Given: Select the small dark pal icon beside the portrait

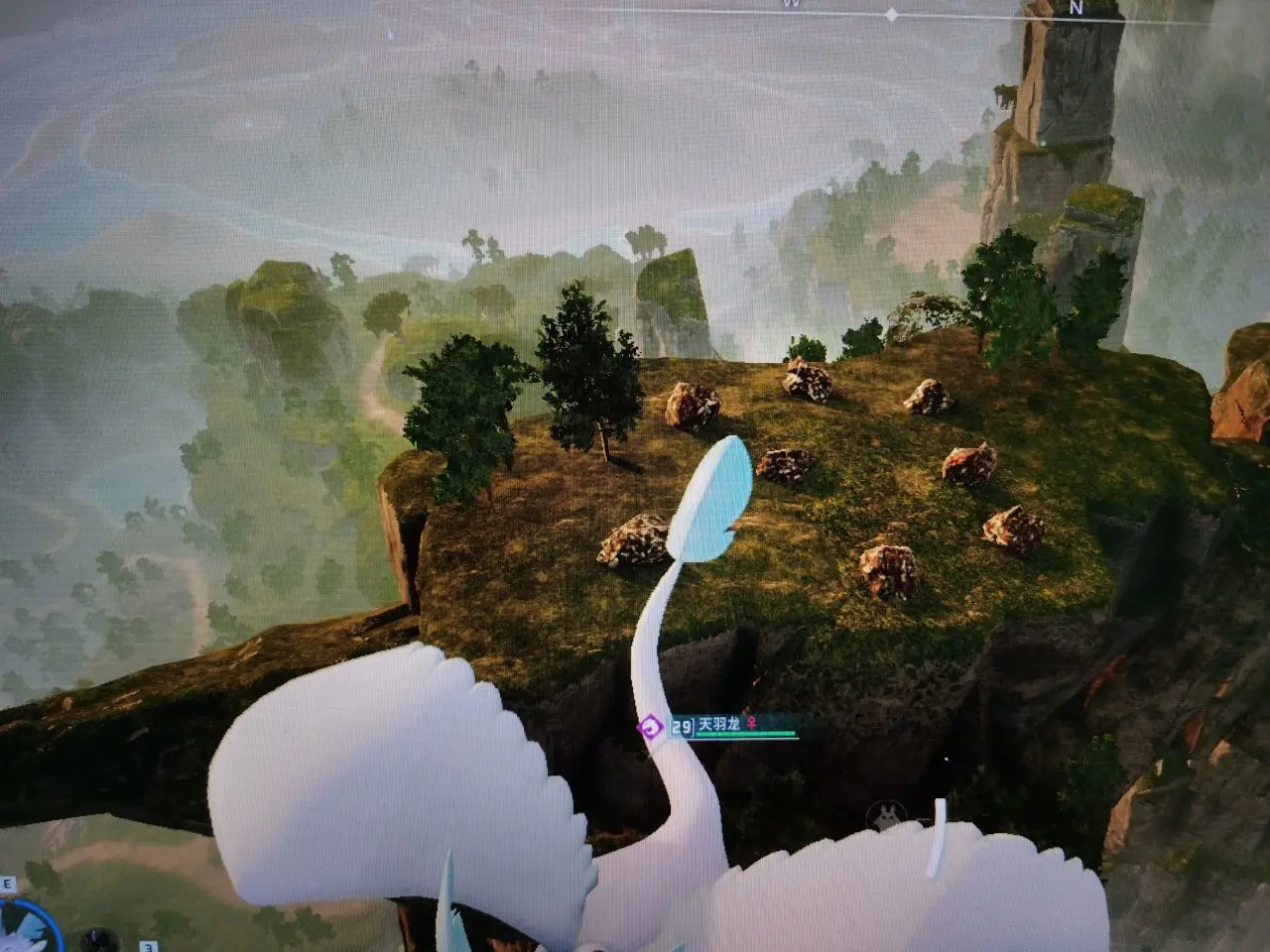Looking at the screenshot, I should 98,937.
